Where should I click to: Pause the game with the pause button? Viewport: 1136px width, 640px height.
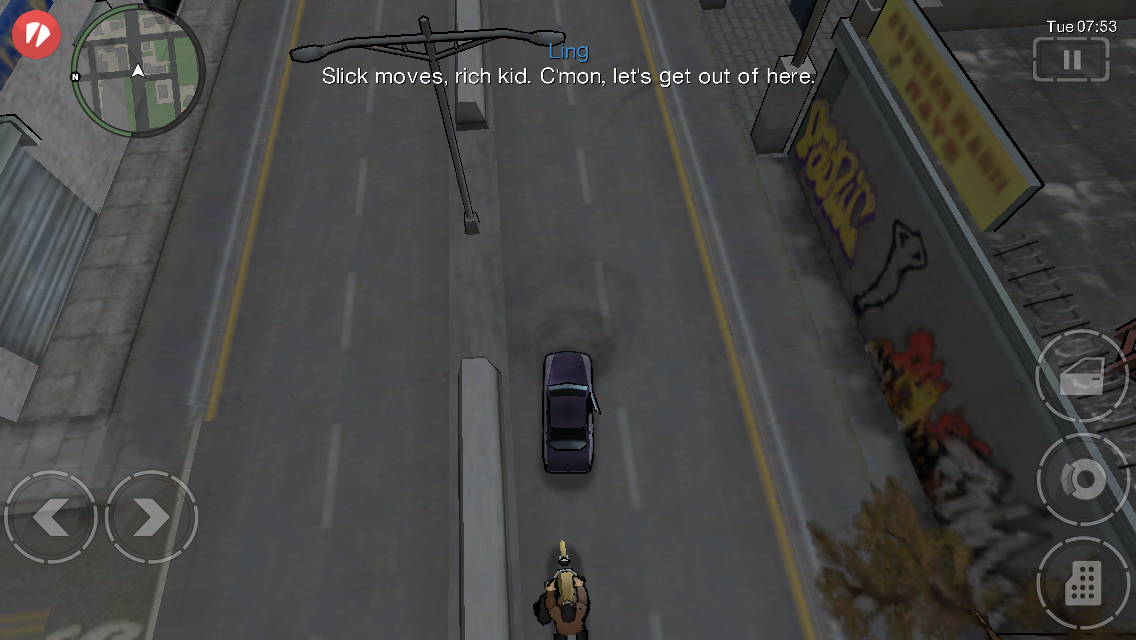coord(1071,59)
